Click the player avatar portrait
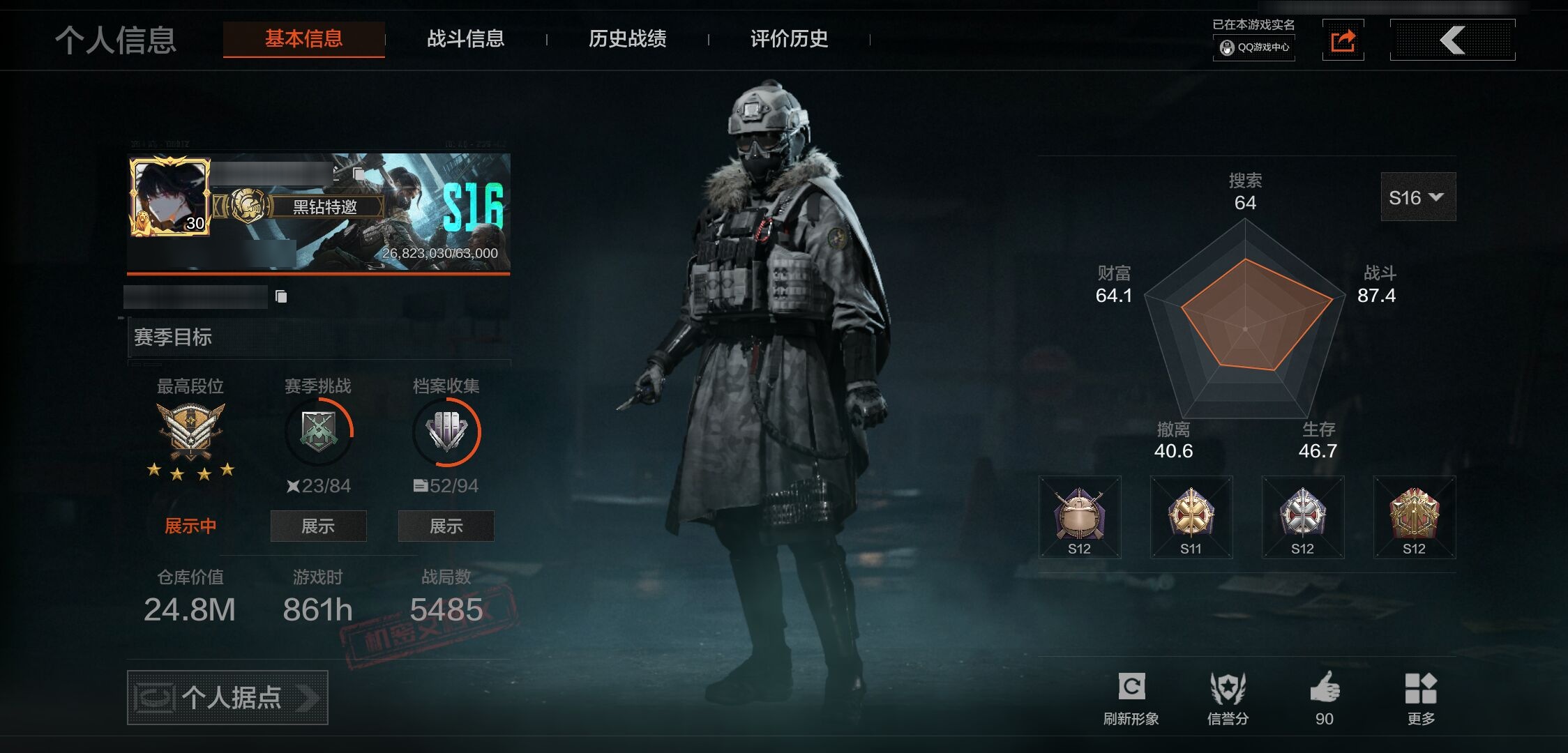This screenshot has width=1568, height=753. tap(169, 196)
